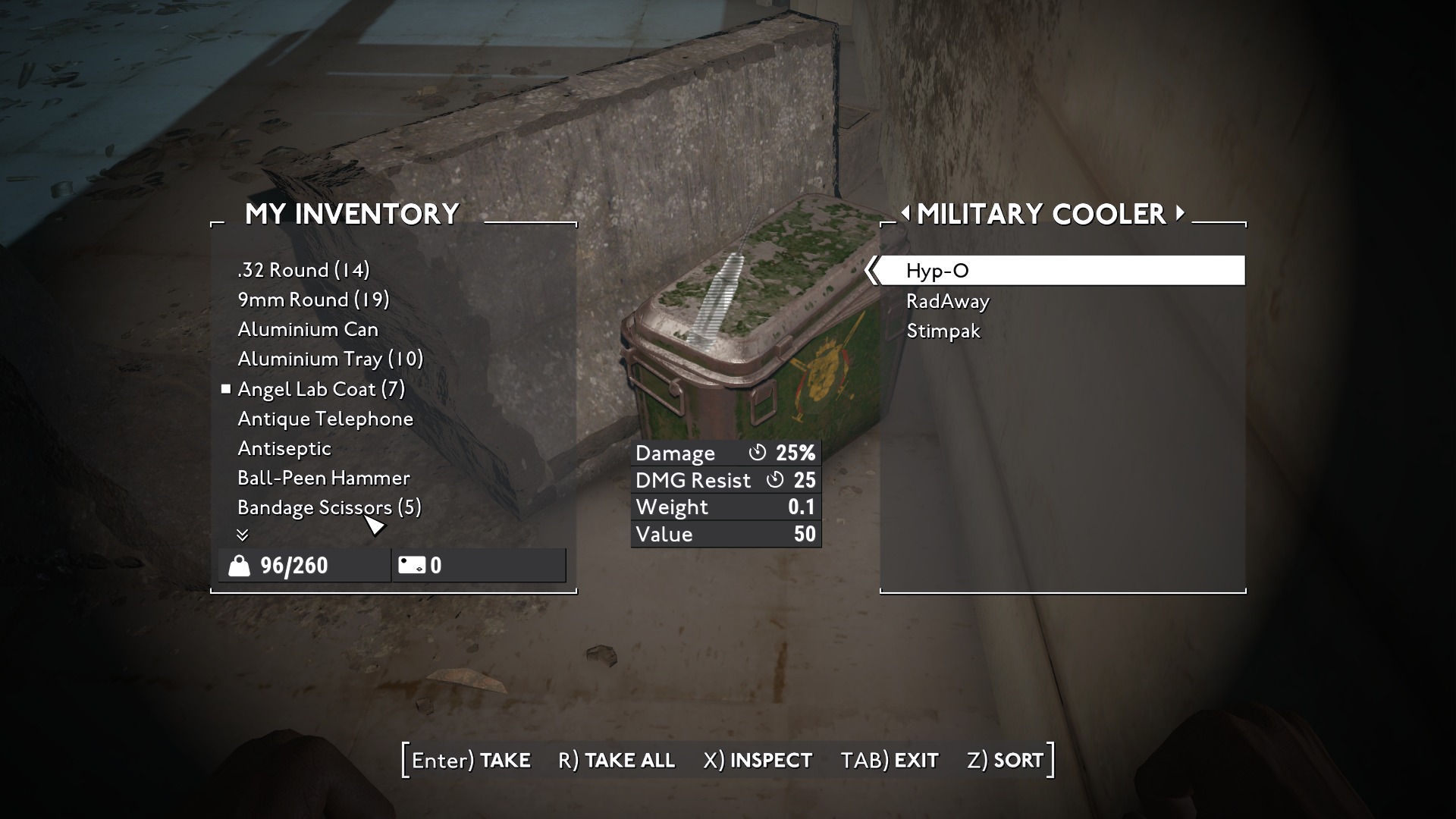Select the Angel Lab Coat entry
The width and height of the screenshot is (1456, 819).
(321, 389)
